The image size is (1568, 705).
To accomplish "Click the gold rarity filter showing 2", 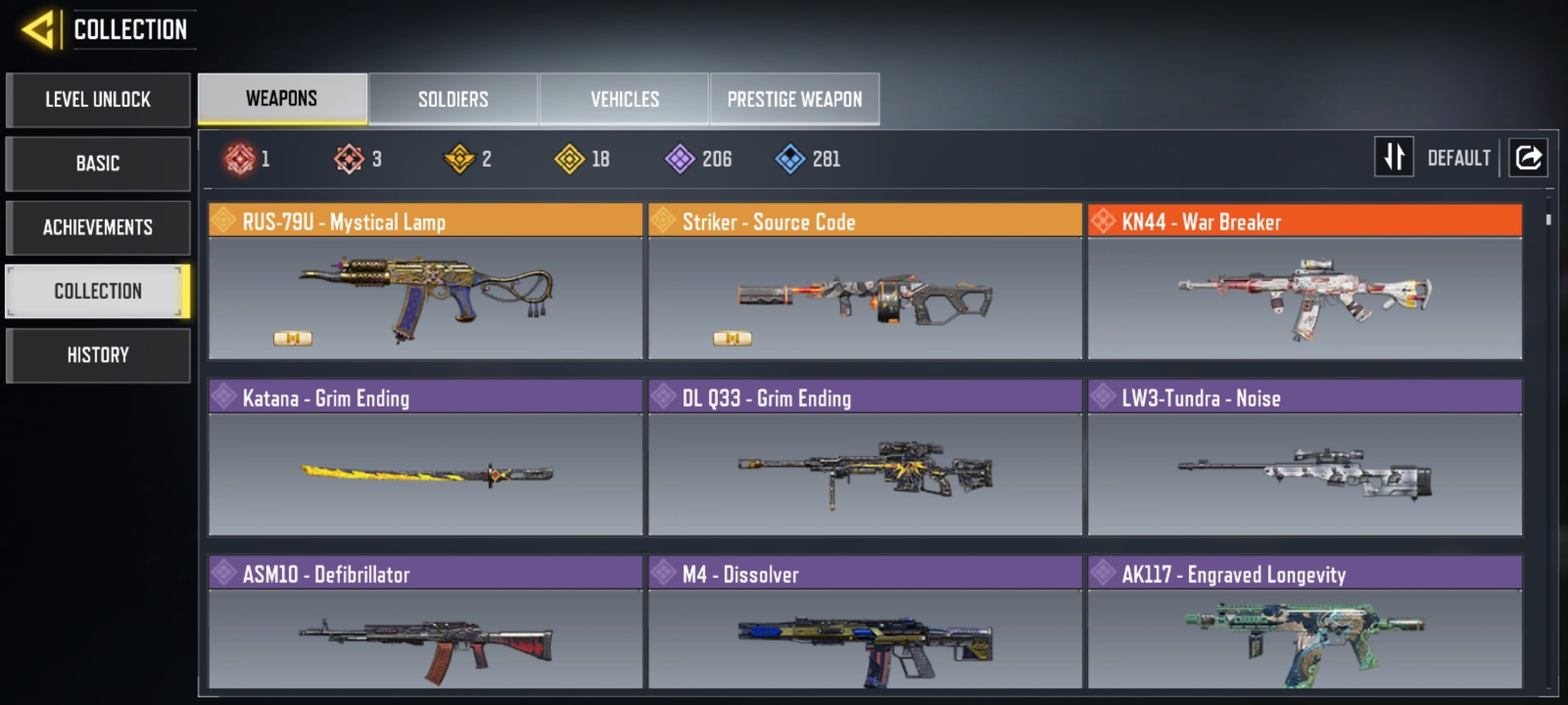I will pos(460,159).
